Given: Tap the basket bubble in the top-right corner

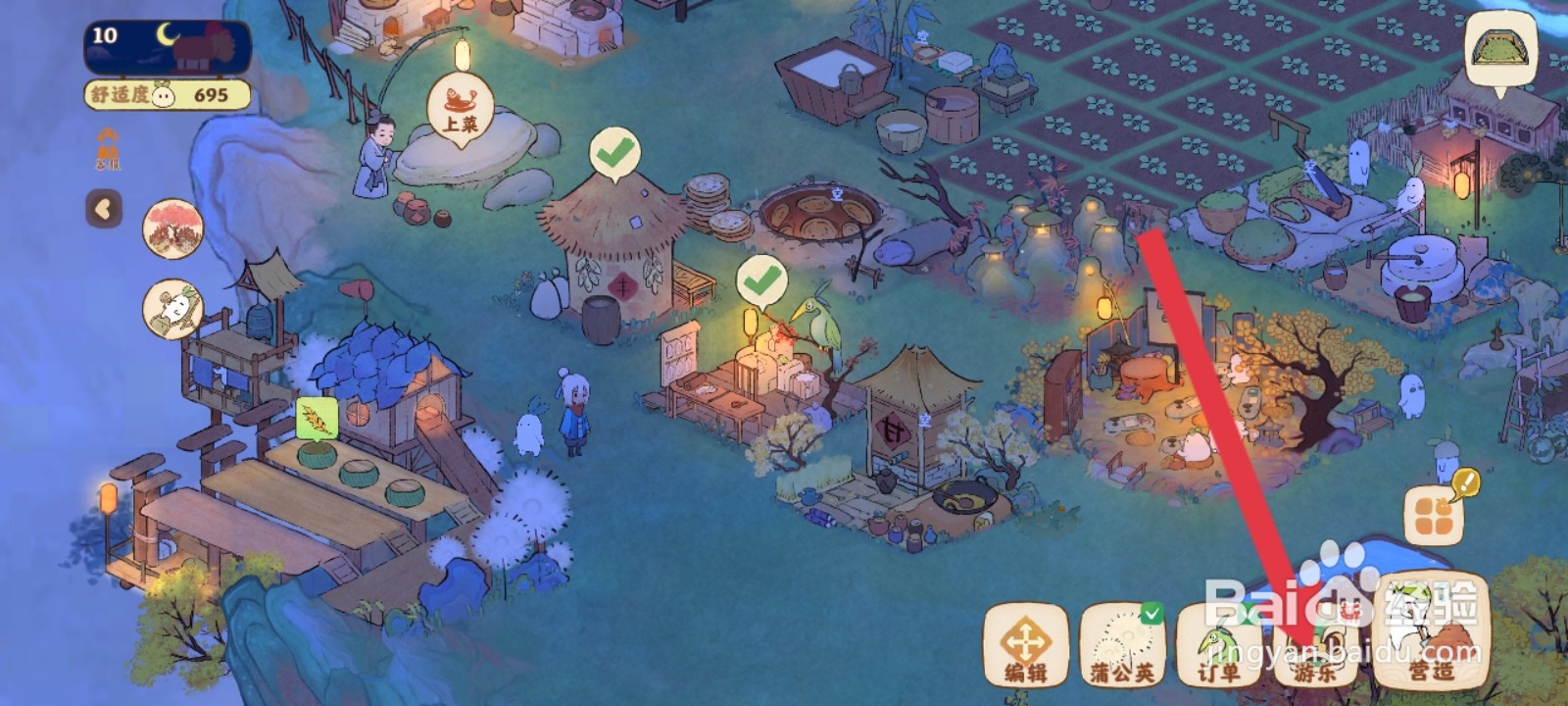Looking at the screenshot, I should coord(1499,49).
